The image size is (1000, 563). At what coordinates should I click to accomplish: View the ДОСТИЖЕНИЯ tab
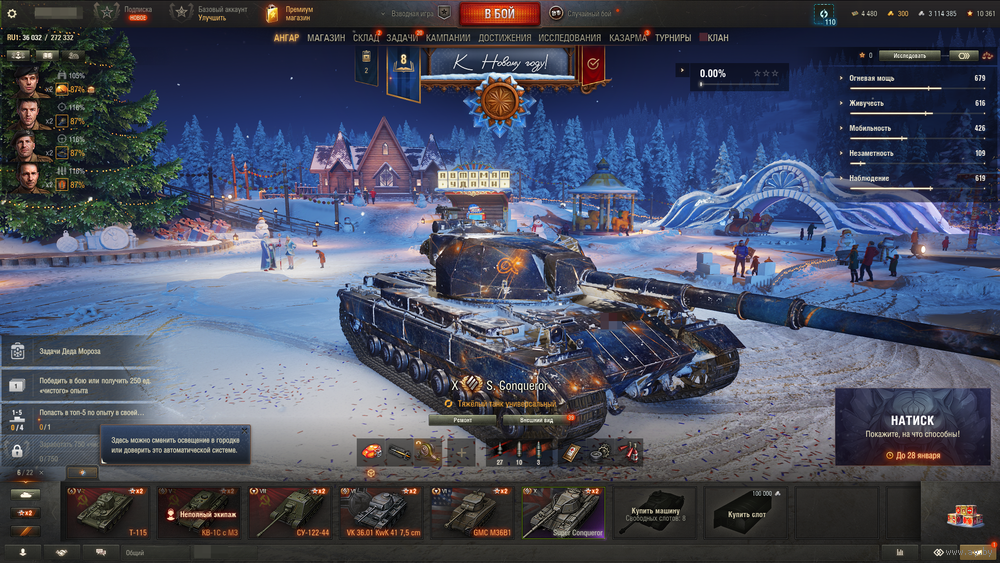click(x=505, y=38)
